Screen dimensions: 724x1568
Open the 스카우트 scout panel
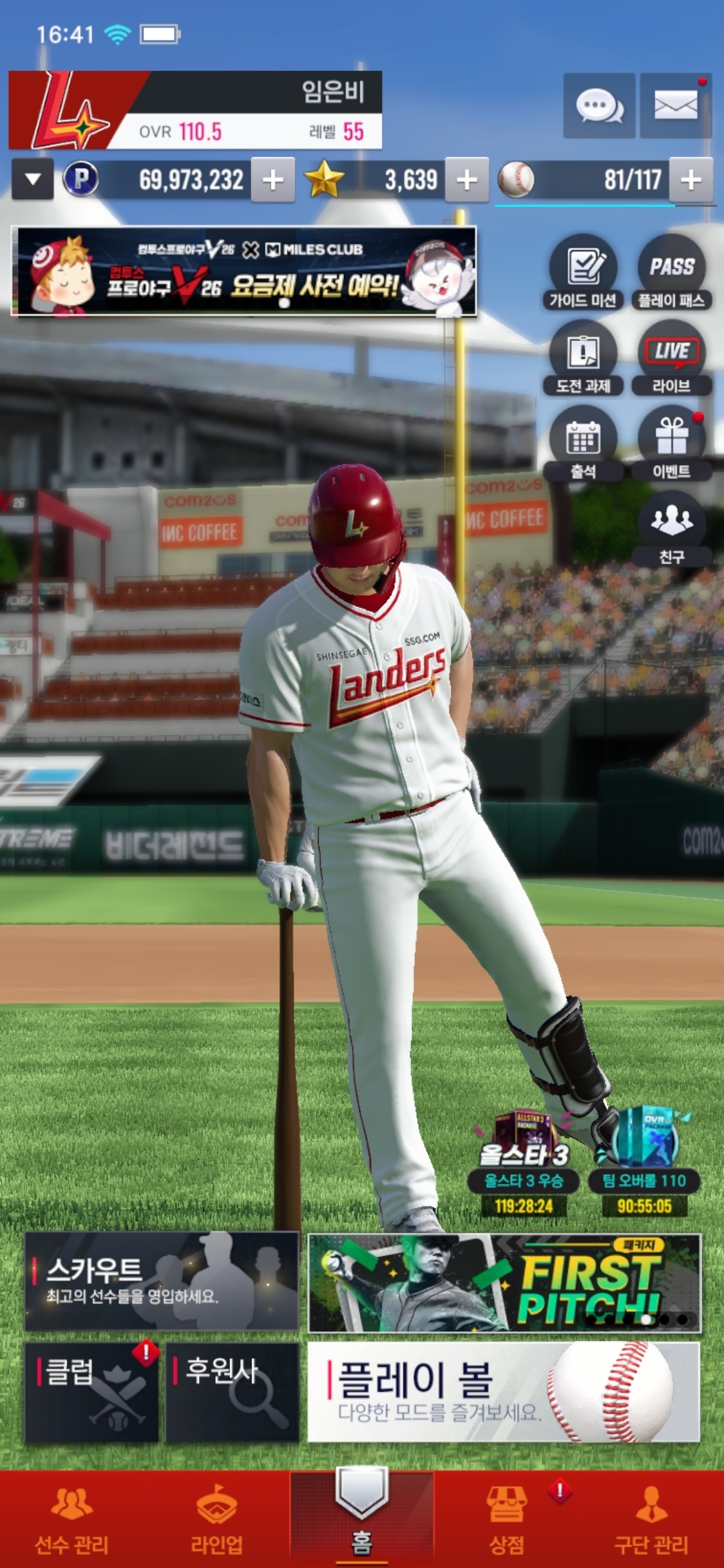pyautogui.click(x=162, y=1281)
